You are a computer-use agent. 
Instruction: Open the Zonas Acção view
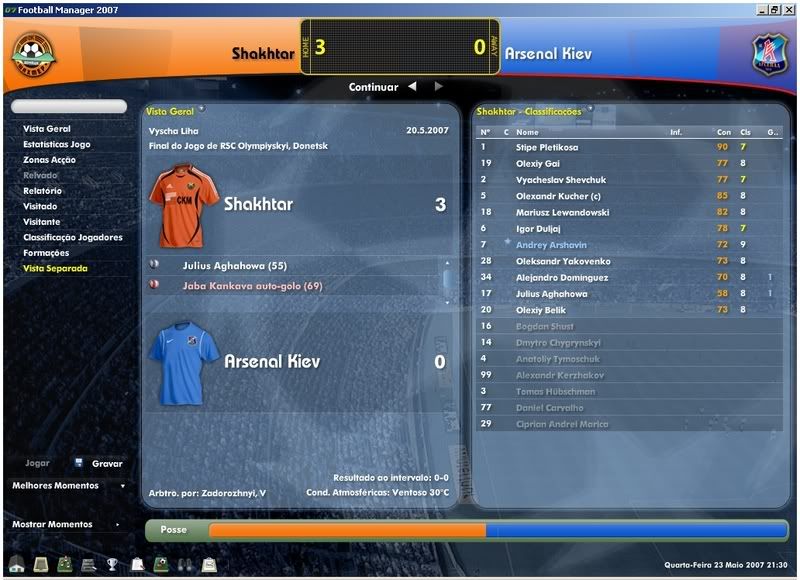49,160
